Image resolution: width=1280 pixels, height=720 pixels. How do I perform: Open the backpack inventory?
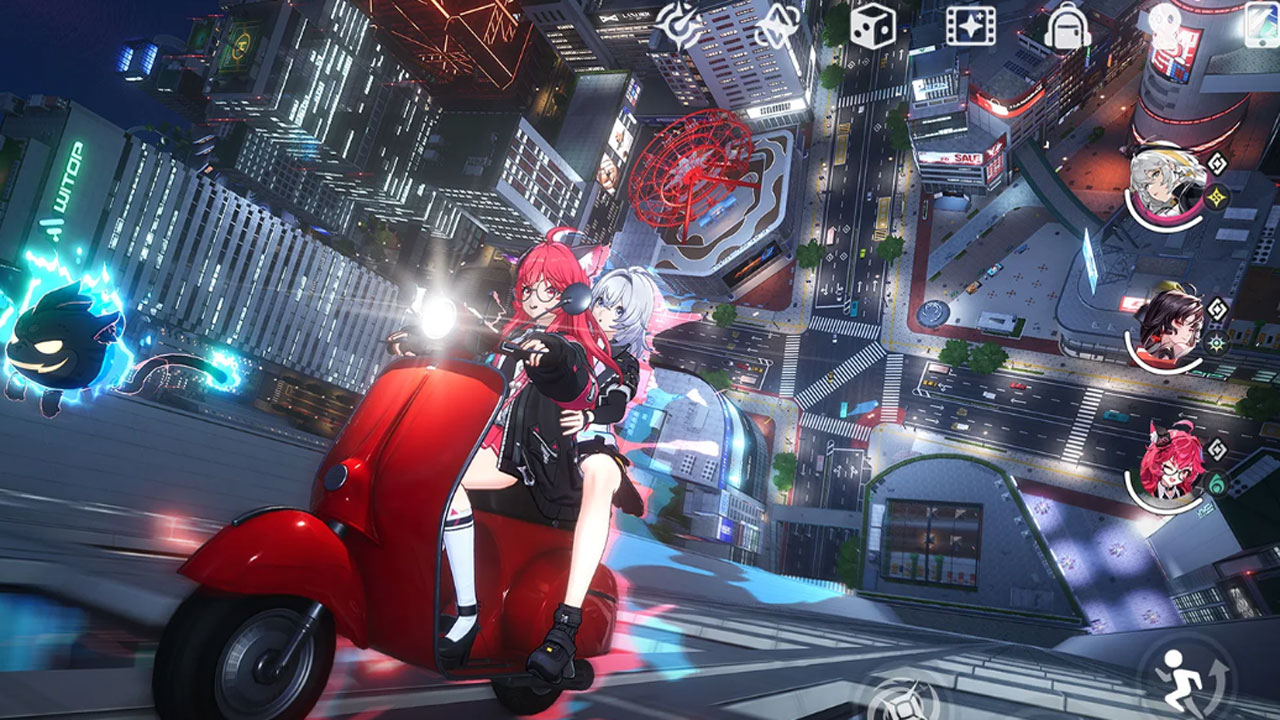click(1067, 25)
